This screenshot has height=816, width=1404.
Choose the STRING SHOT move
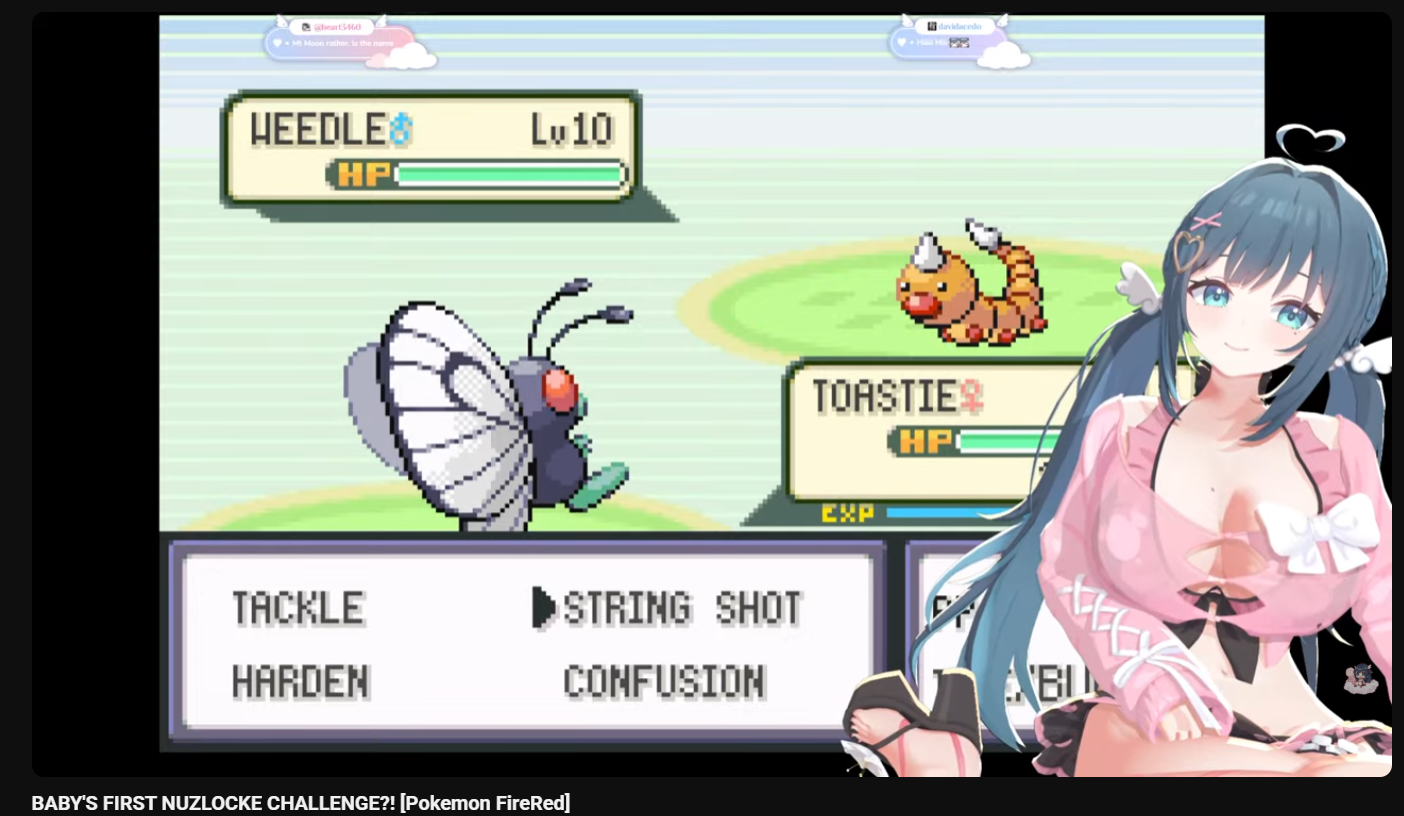682,608
